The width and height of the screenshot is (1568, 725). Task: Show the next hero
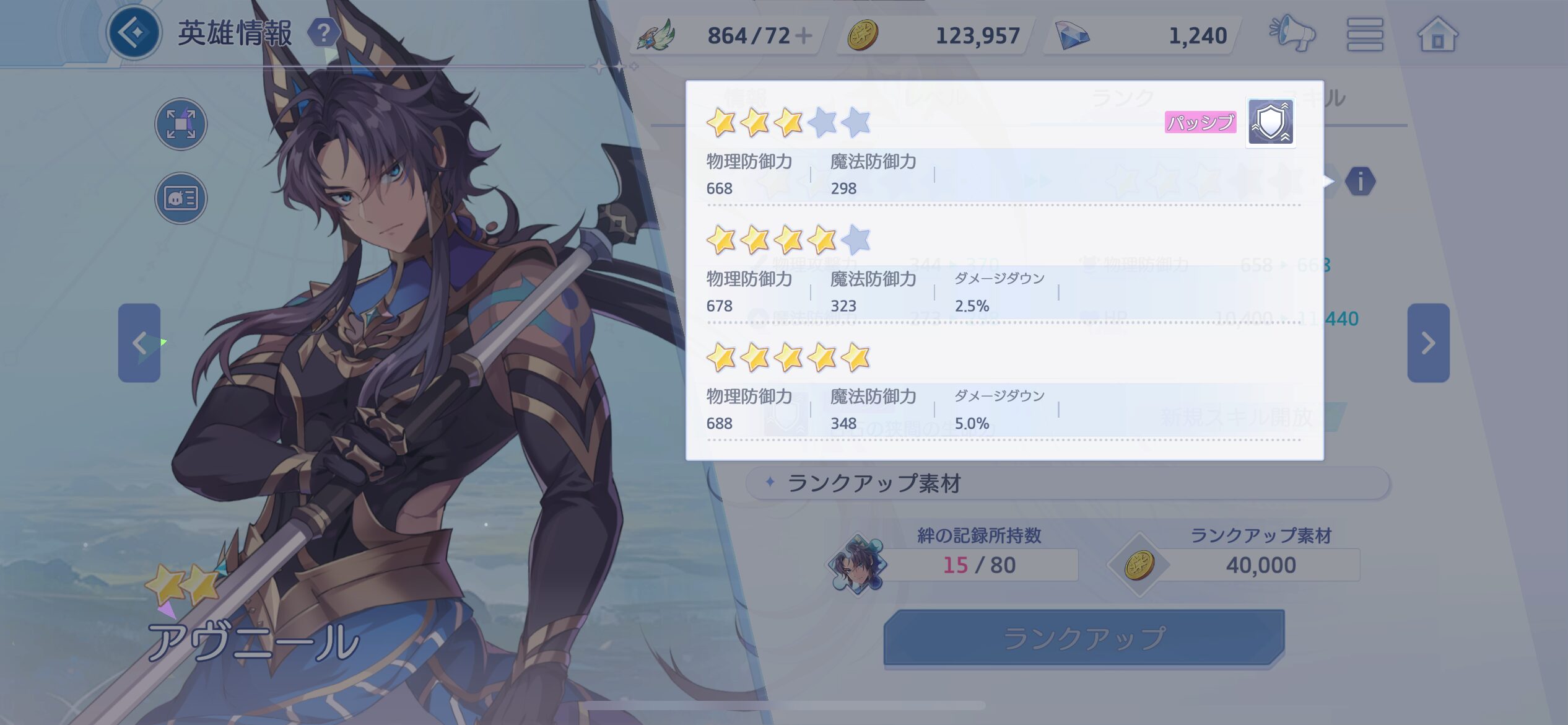coord(1428,343)
